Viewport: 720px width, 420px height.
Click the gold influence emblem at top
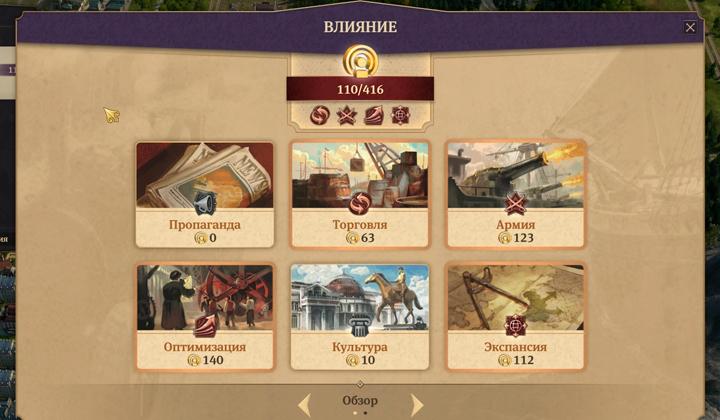360,60
